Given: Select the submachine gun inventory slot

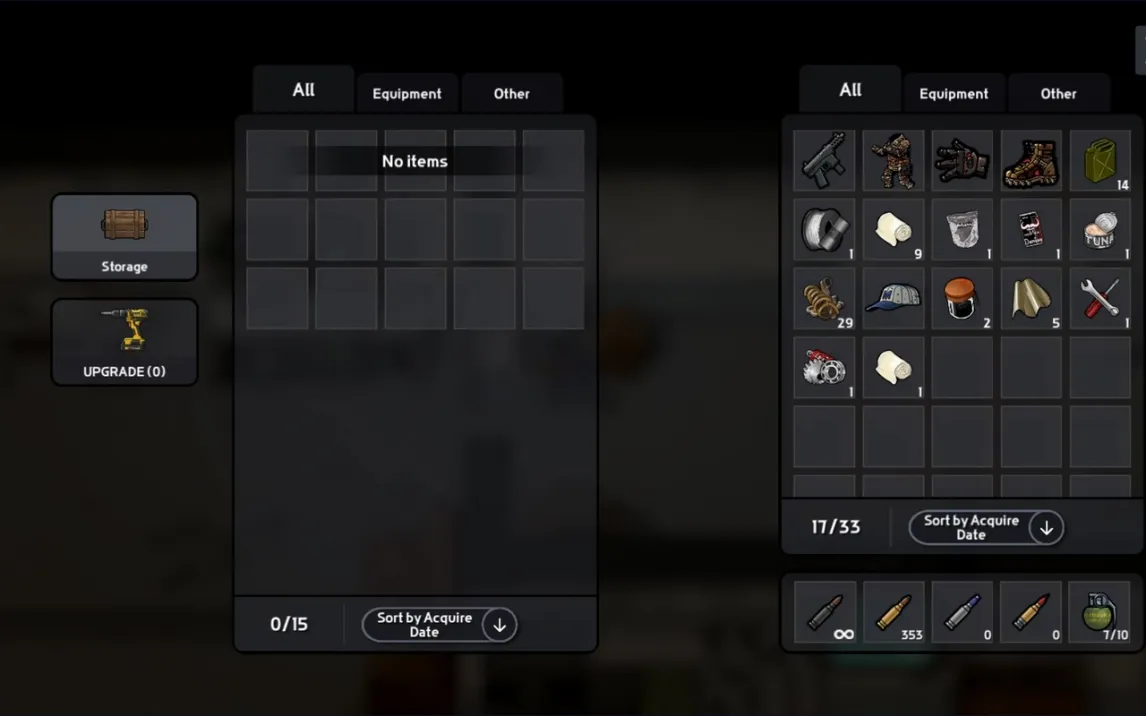Looking at the screenshot, I should pos(824,160).
